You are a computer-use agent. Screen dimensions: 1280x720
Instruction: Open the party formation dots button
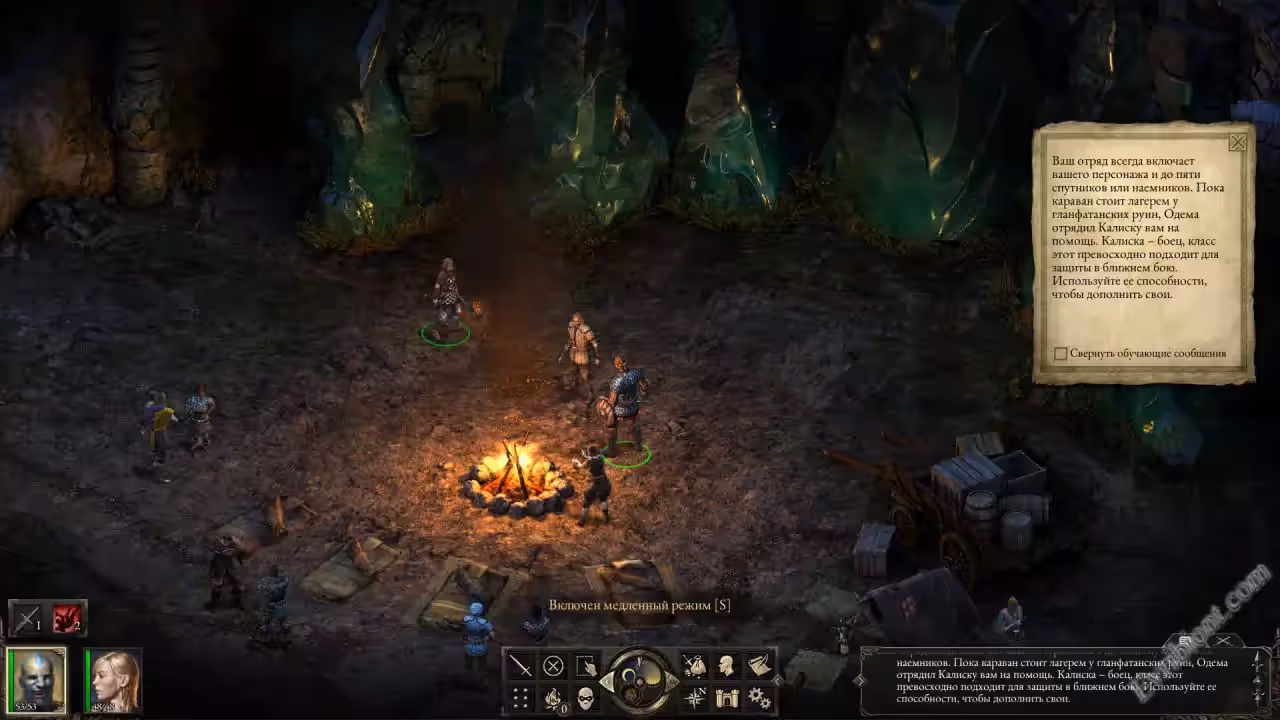521,698
